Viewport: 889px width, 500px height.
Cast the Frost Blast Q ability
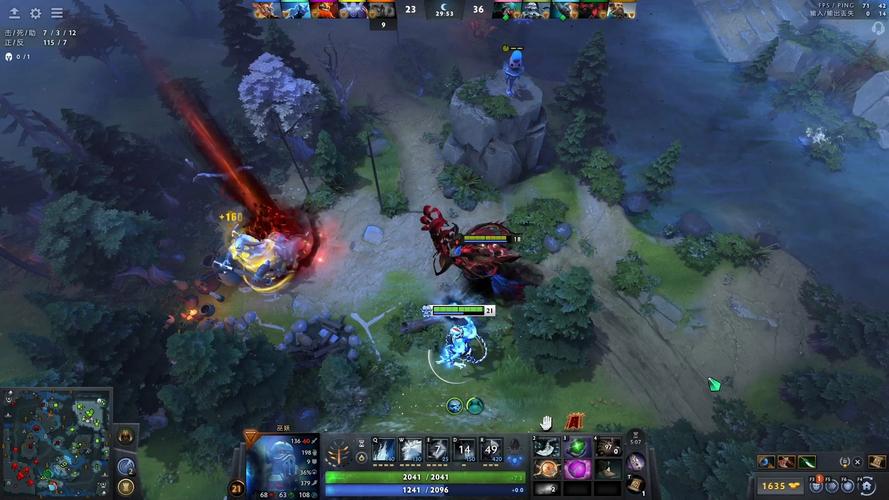(x=386, y=451)
